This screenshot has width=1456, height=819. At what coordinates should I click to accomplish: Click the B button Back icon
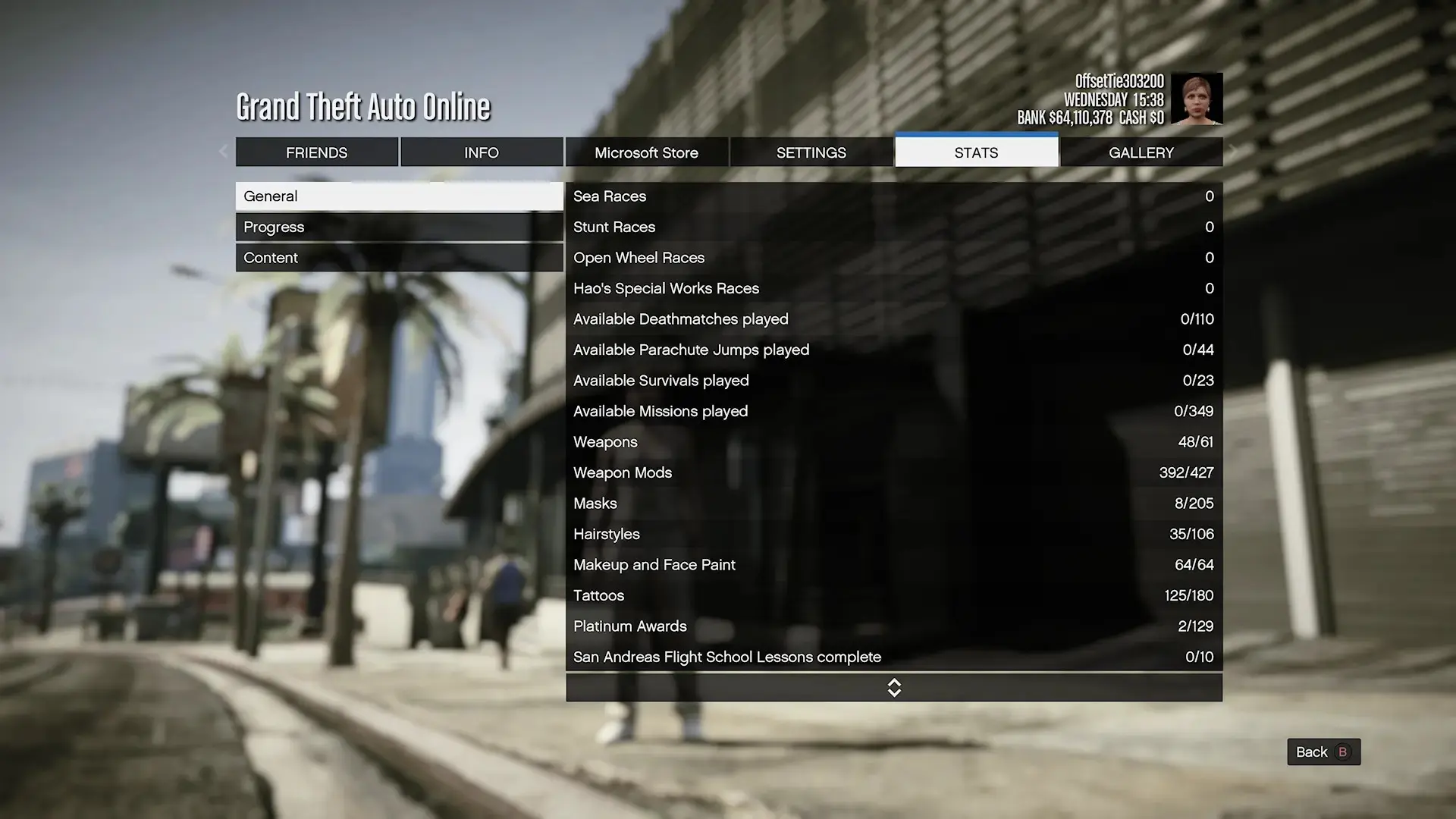[1341, 752]
